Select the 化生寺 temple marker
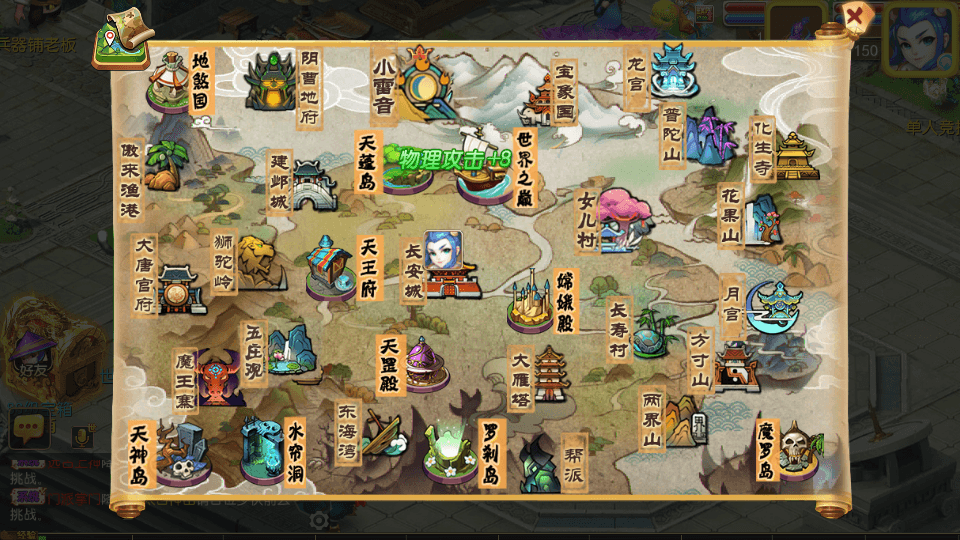 click(x=795, y=155)
